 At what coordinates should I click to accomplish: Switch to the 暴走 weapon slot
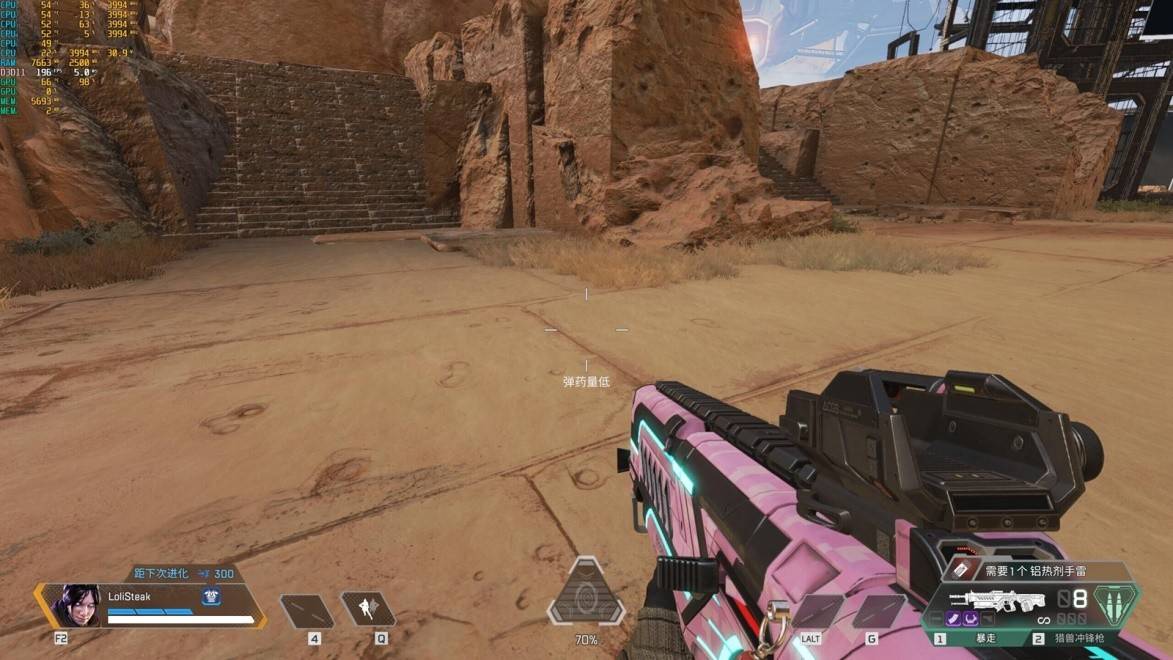pyautogui.click(x=972, y=638)
